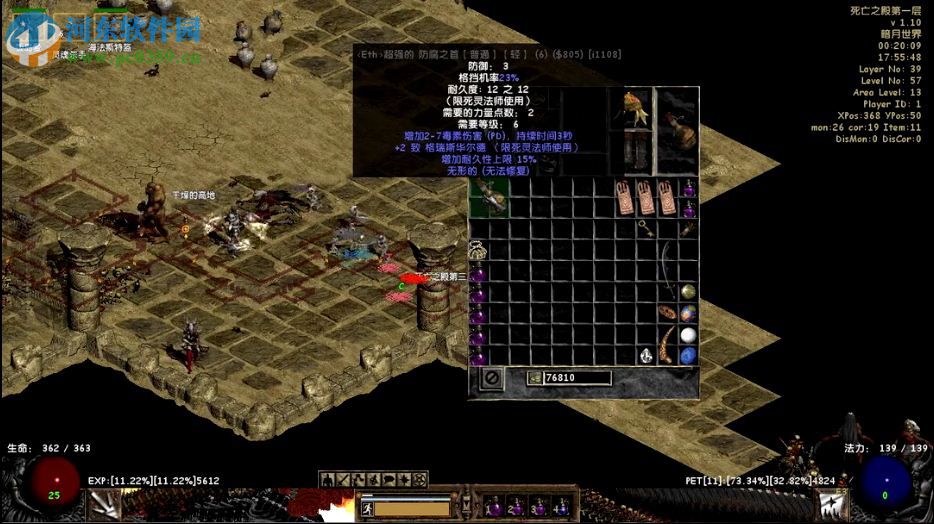
Task: Select the blue orb in inventory
Action: click(688, 356)
